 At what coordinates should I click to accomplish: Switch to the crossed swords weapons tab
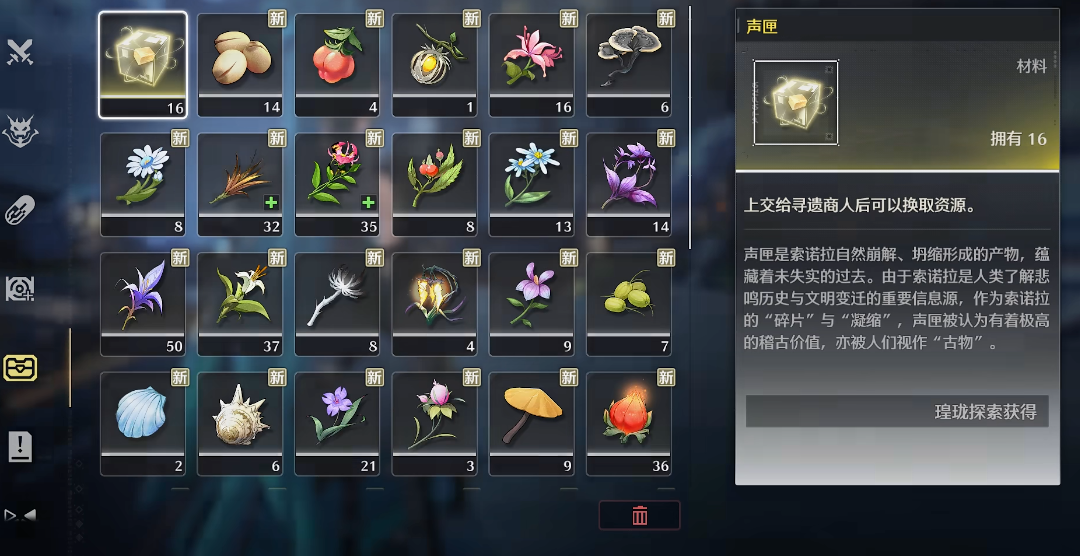20,52
